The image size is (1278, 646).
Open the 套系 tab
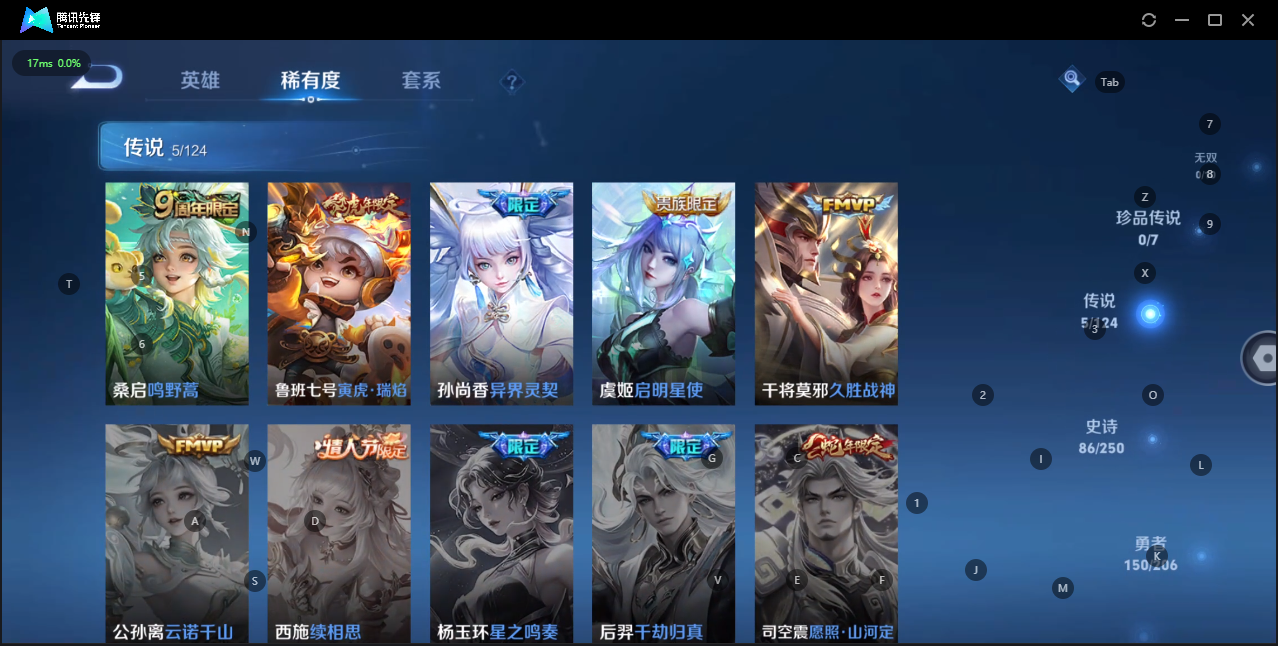[x=421, y=81]
